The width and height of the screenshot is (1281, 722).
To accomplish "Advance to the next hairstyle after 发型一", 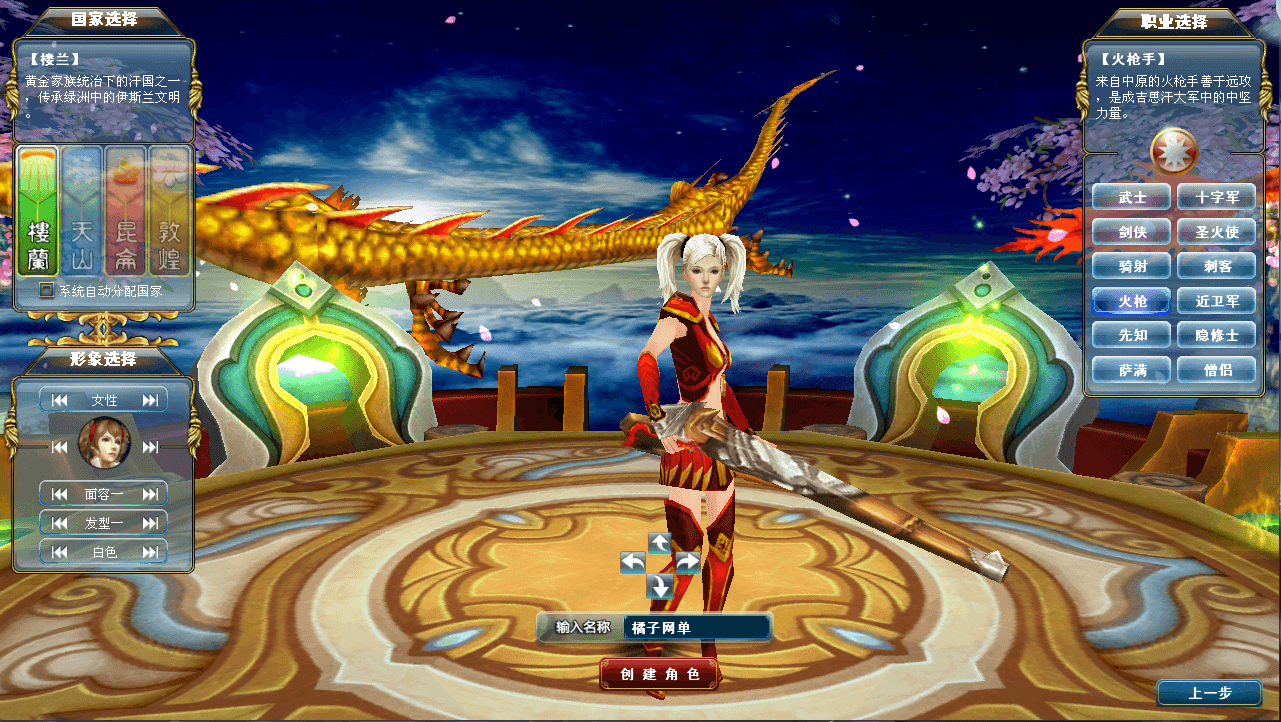I will click(x=151, y=522).
